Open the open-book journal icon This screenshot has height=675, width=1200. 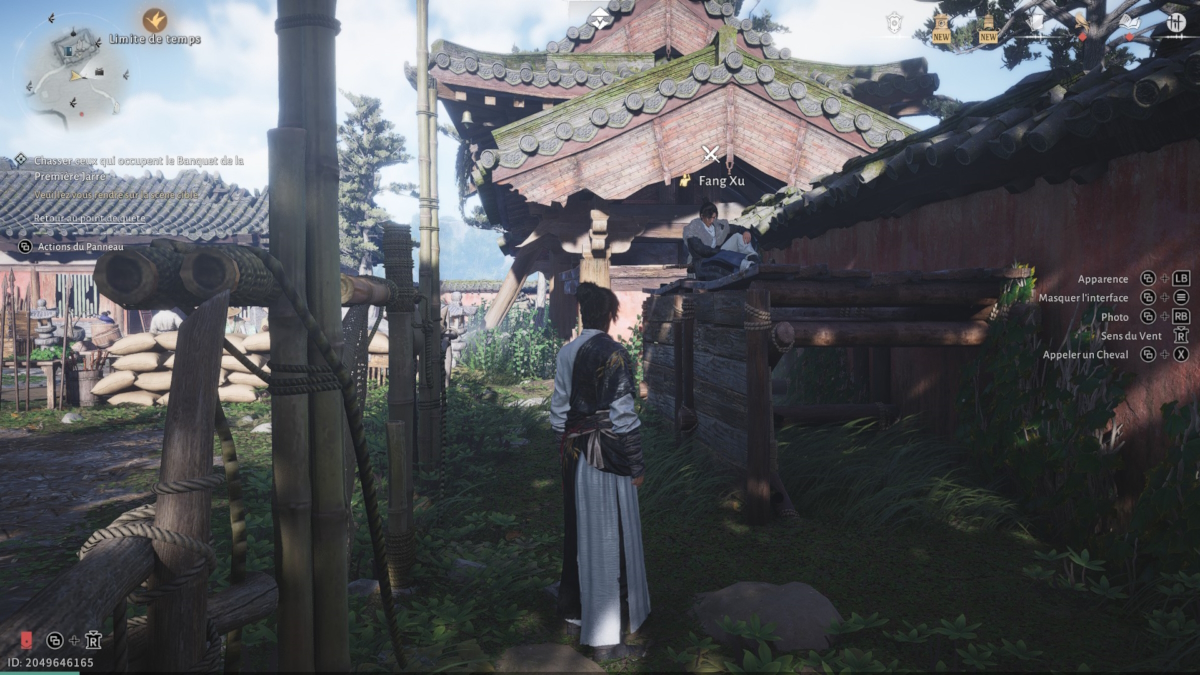pyautogui.click(x=1129, y=22)
